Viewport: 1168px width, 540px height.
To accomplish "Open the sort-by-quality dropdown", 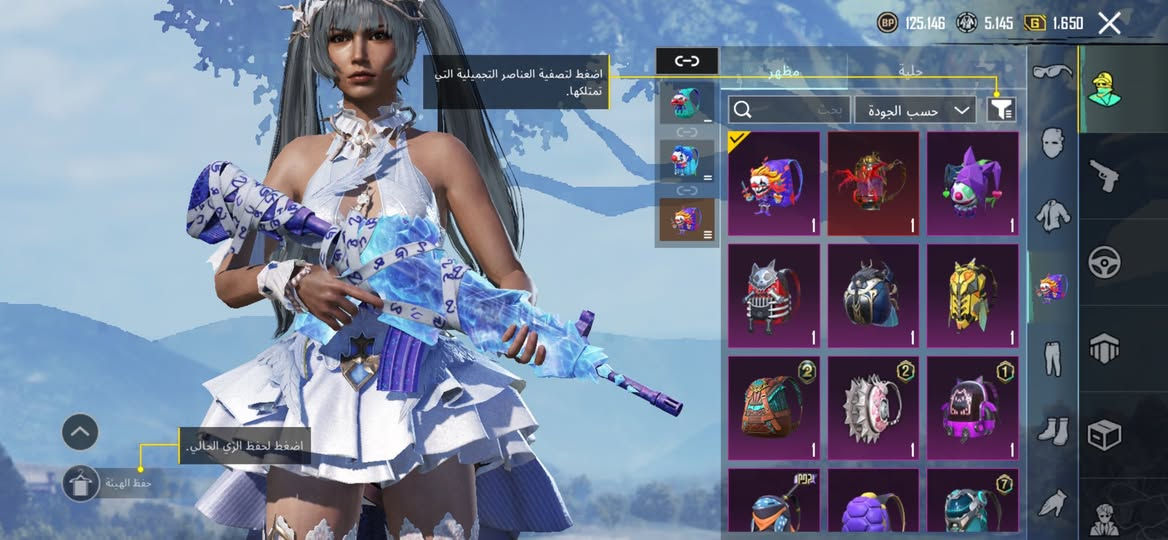I will 915,110.
